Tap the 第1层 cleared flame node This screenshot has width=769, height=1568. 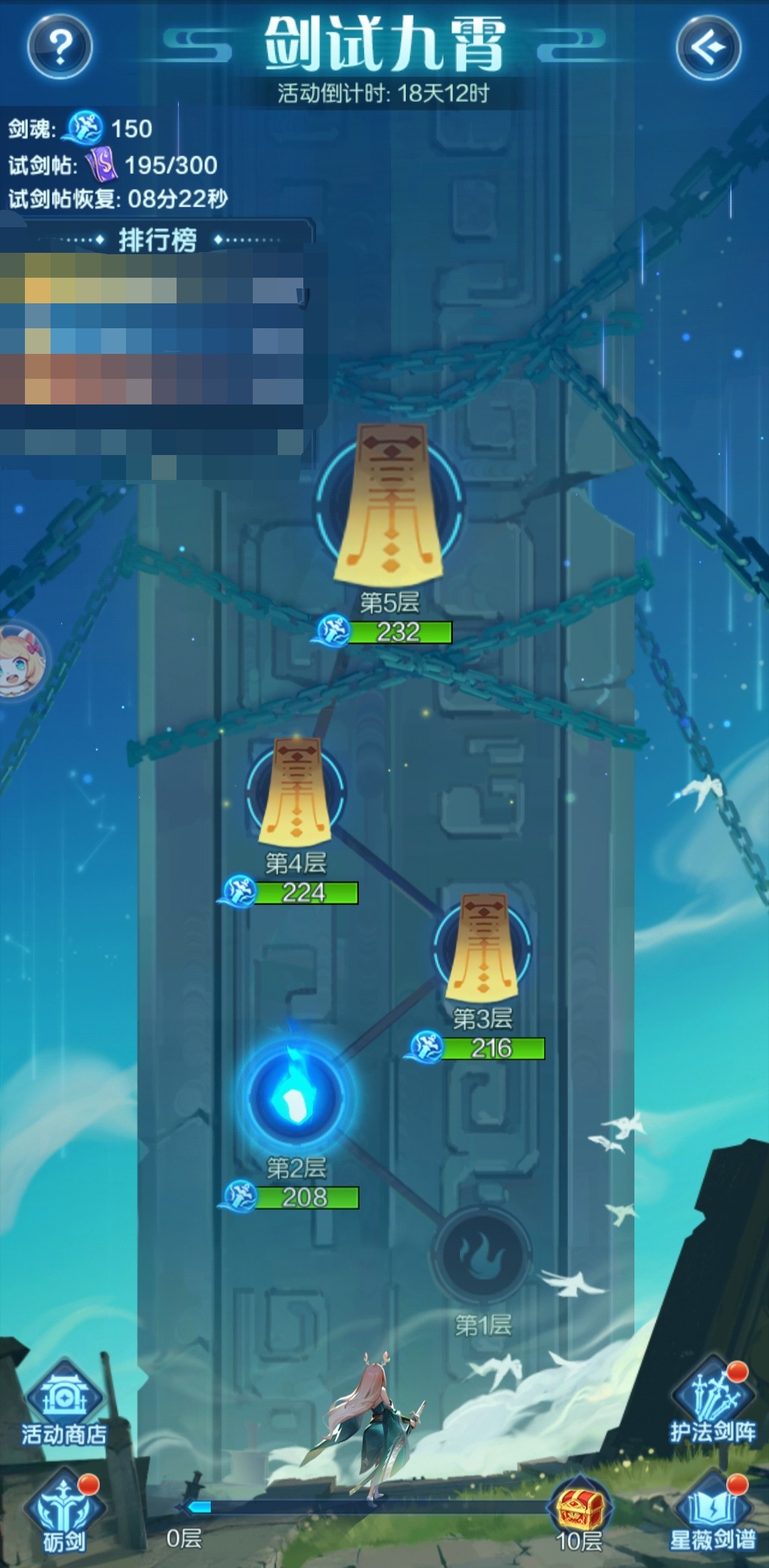point(482,1255)
